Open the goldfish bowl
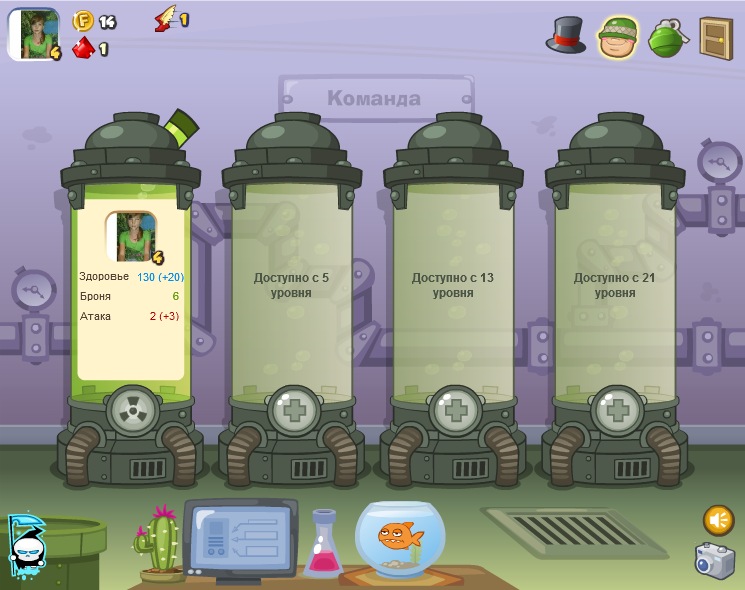The height and width of the screenshot is (590, 745). pos(400,540)
